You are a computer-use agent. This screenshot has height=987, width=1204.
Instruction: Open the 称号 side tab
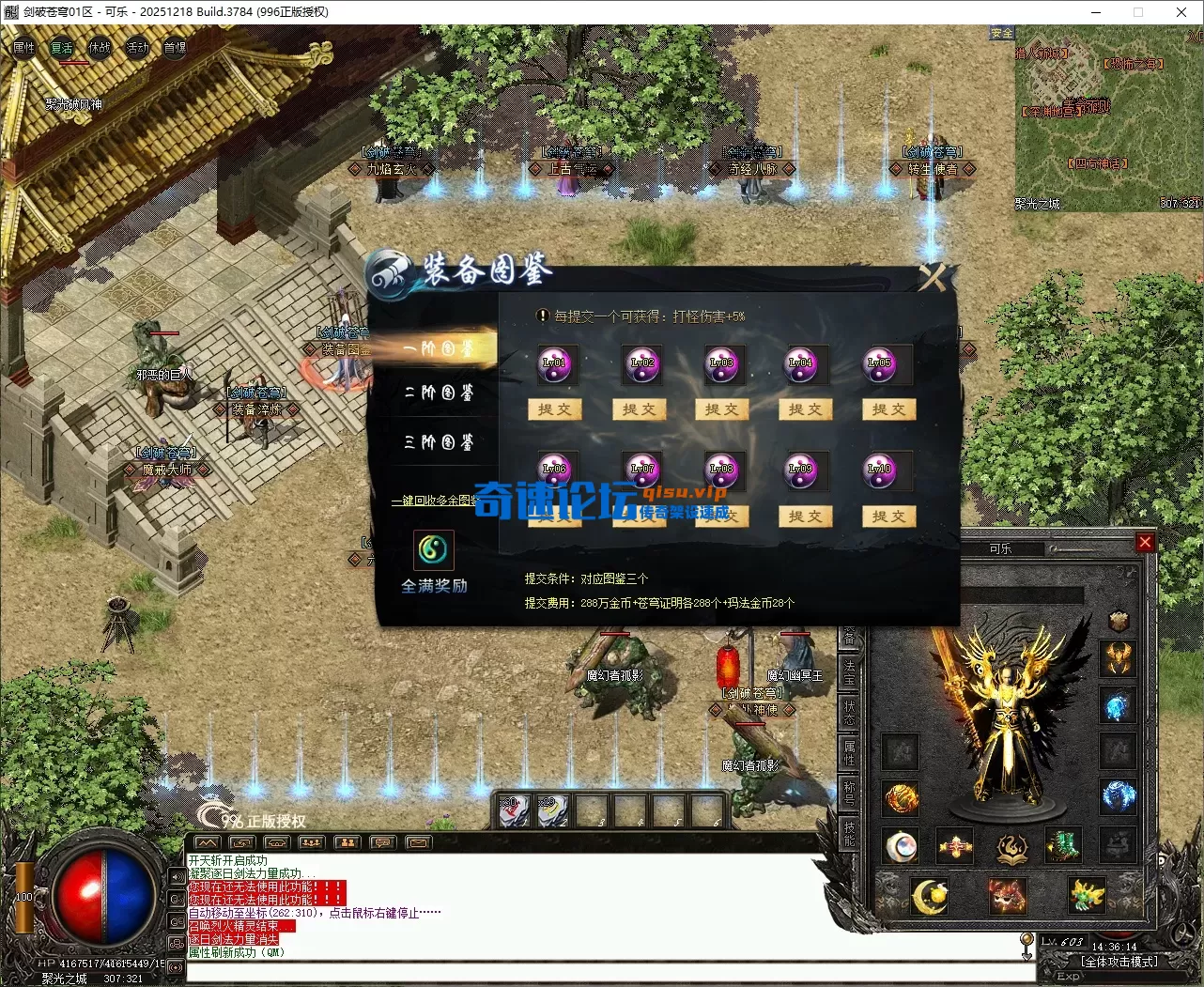(849, 792)
